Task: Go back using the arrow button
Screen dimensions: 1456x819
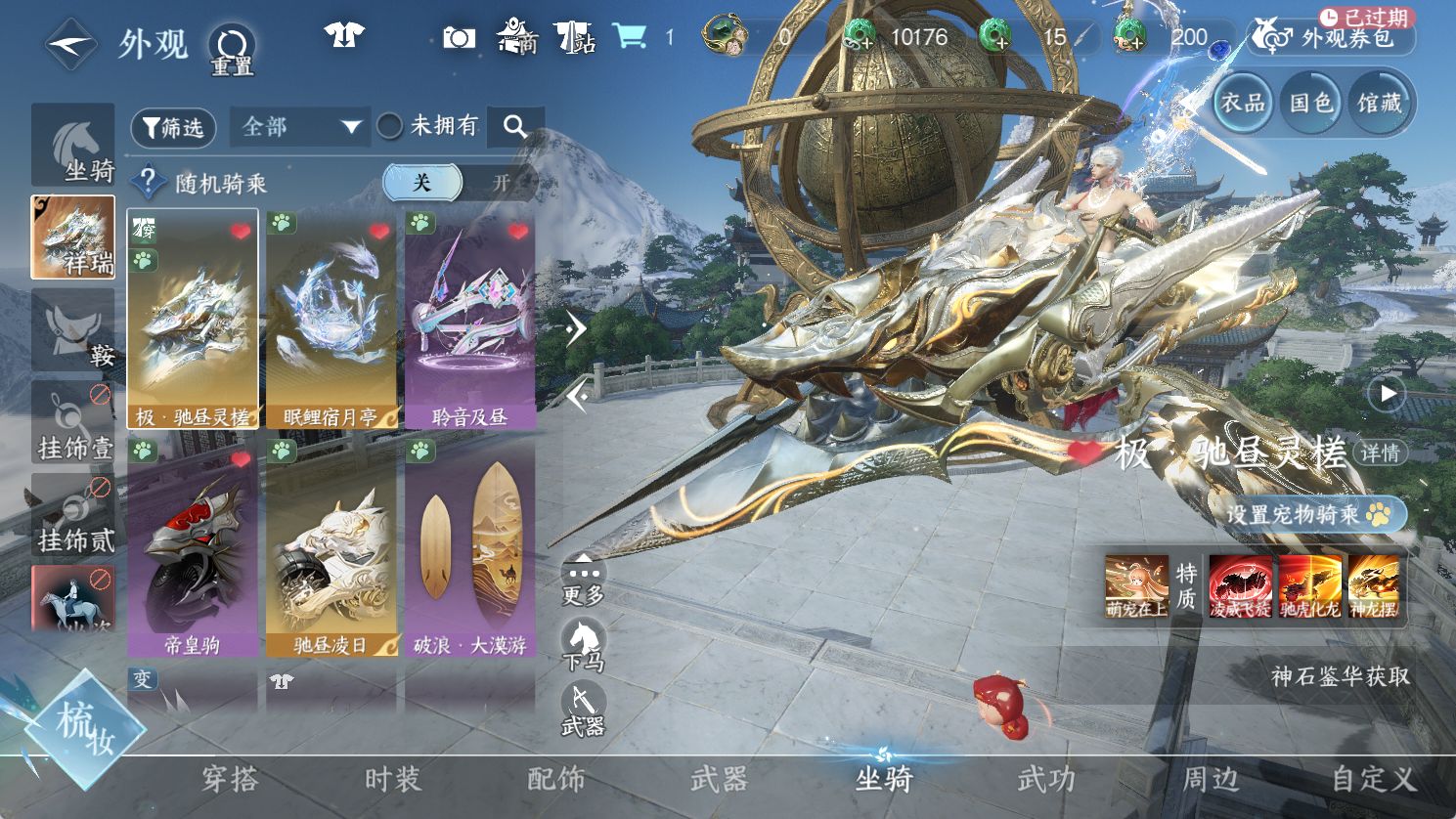Action: click(x=70, y=44)
